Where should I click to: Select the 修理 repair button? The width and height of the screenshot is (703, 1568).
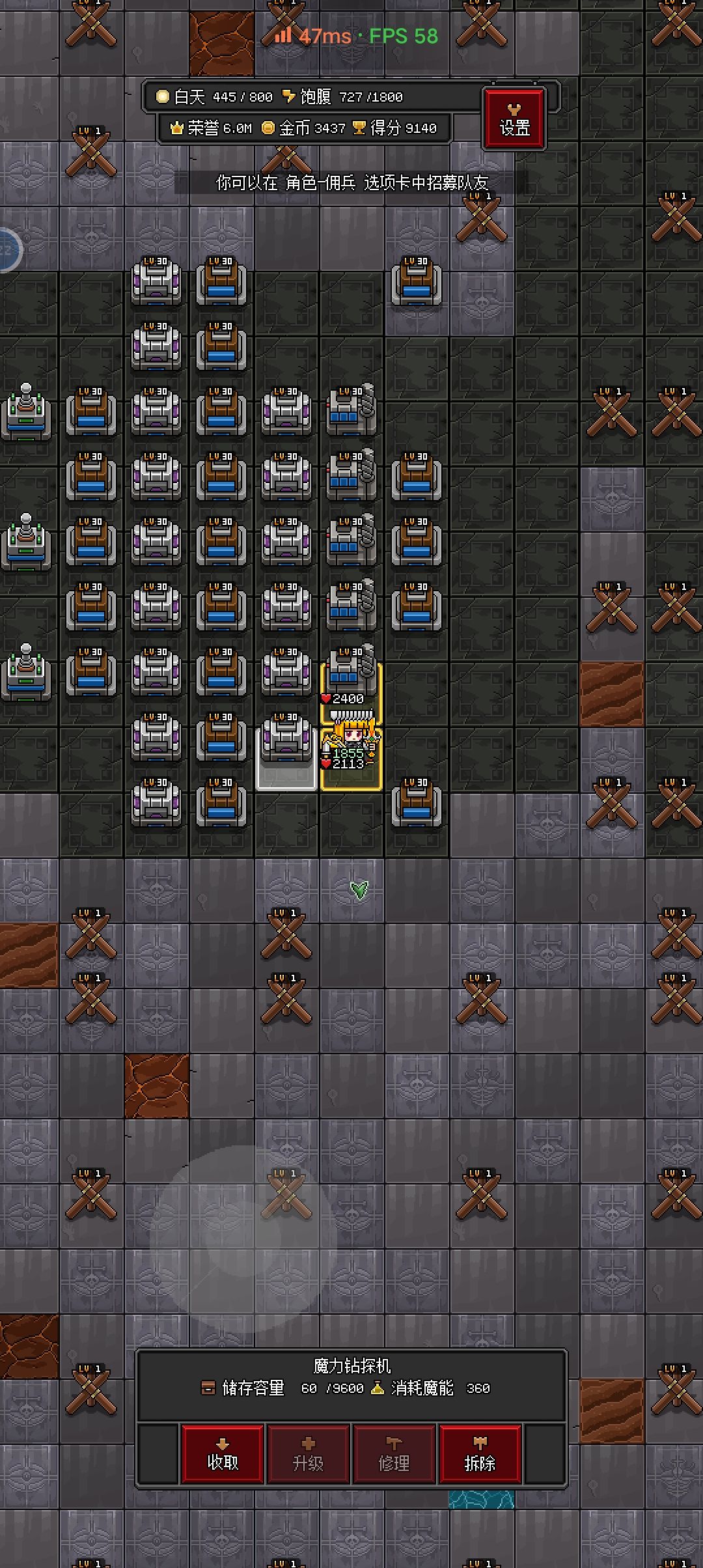coord(394,1454)
